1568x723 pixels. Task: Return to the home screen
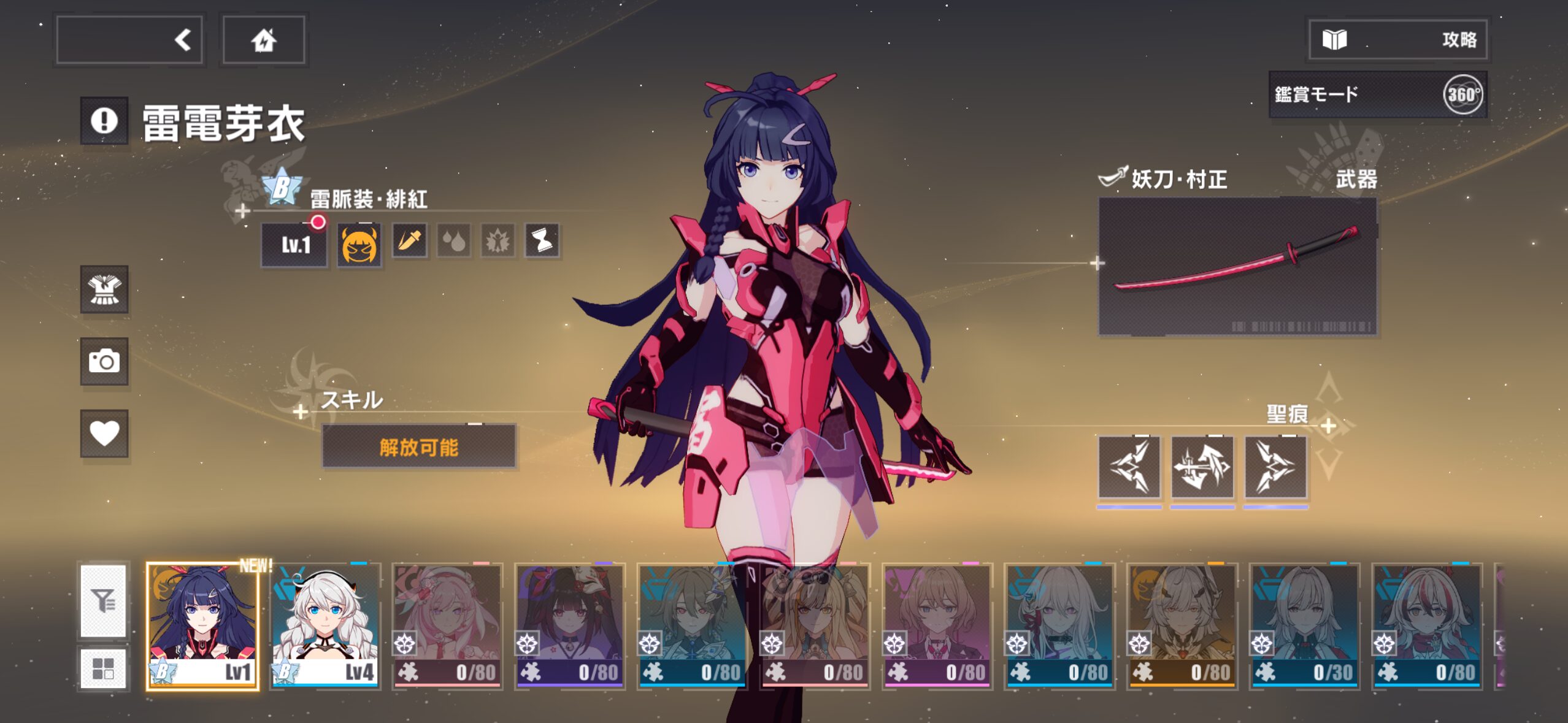[x=264, y=40]
